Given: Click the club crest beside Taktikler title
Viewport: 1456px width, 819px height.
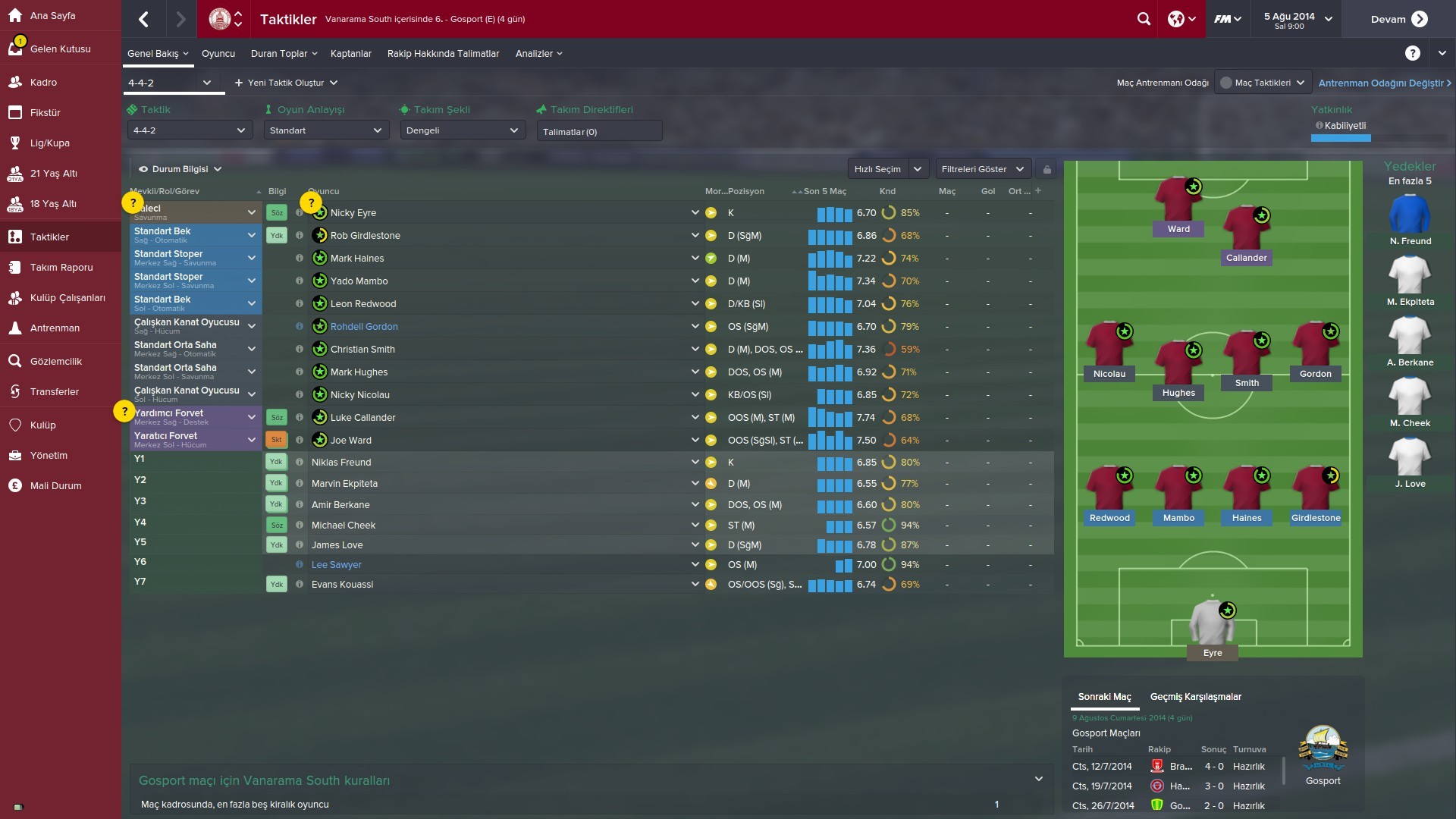Looking at the screenshot, I should click(x=220, y=19).
